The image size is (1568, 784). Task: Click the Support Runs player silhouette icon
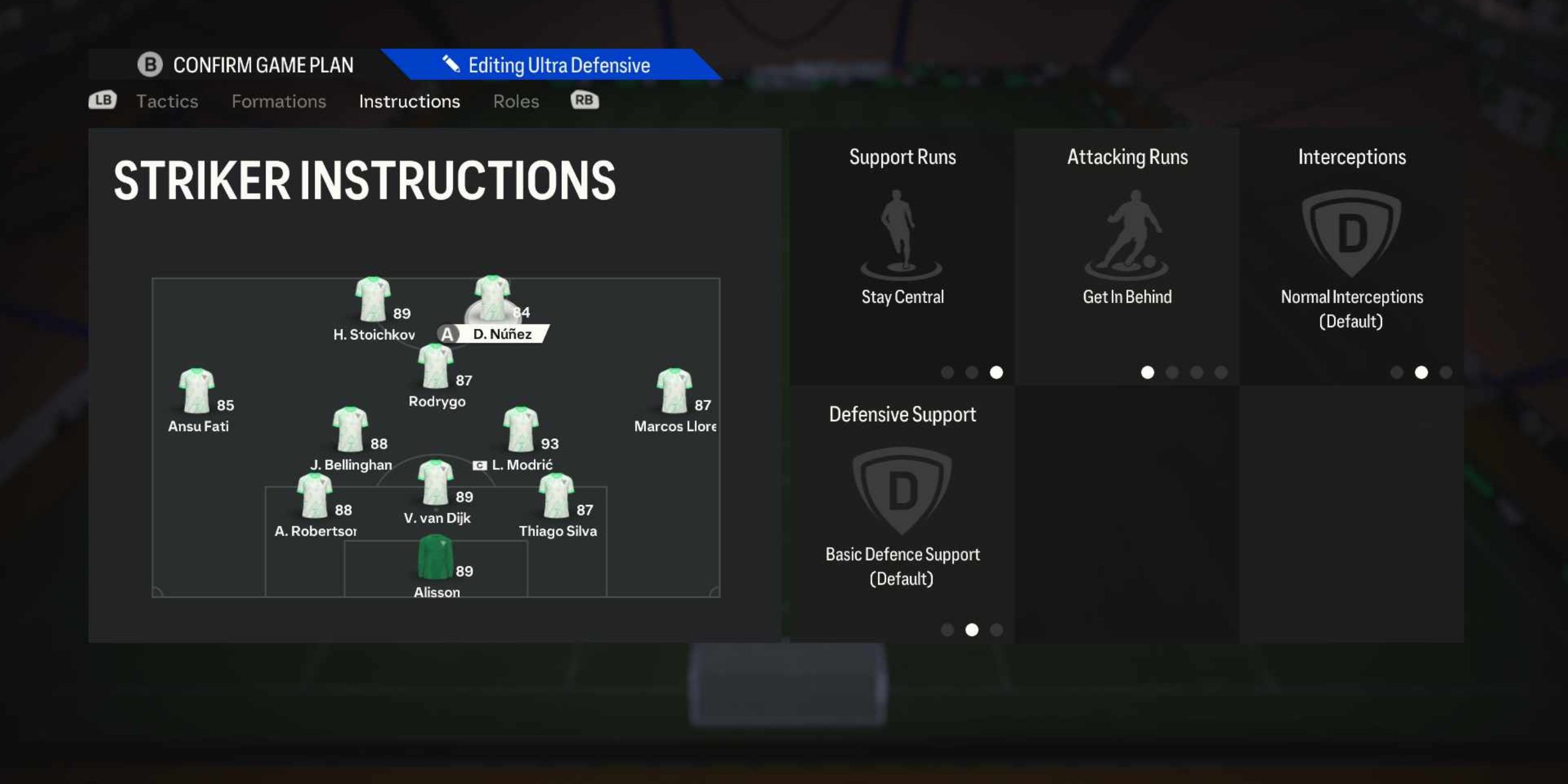click(901, 232)
